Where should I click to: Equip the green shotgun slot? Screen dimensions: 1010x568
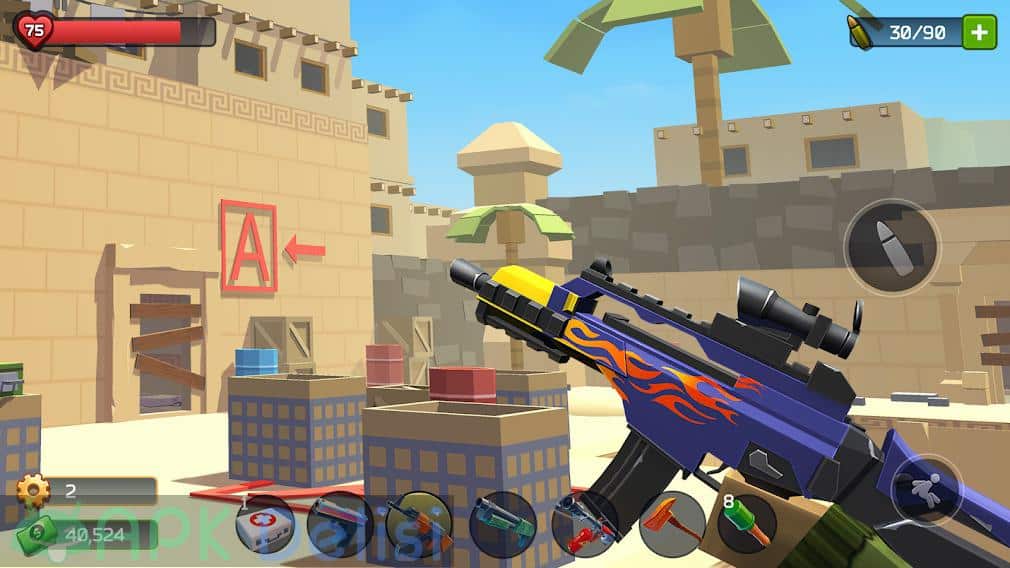click(502, 524)
